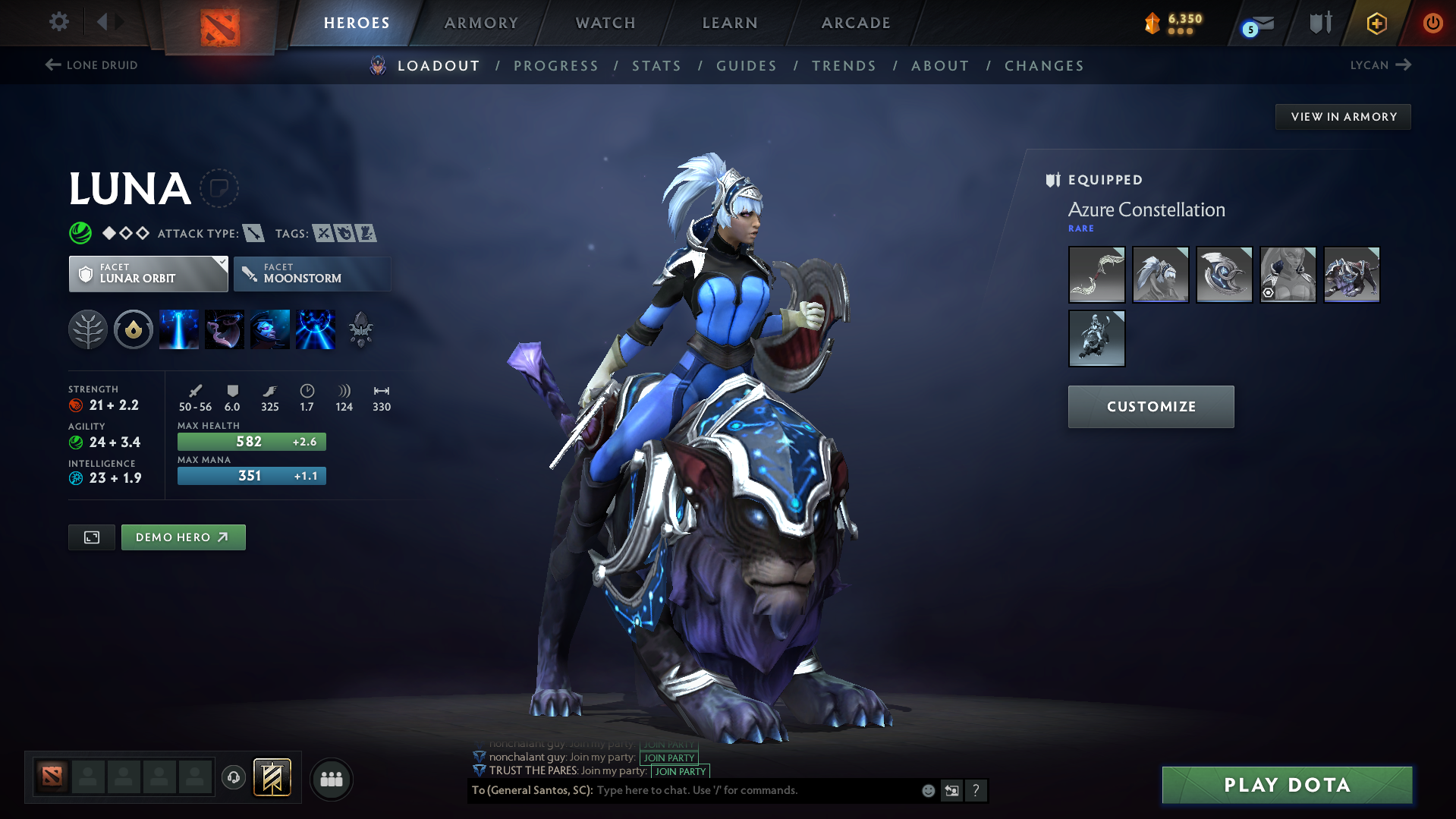Click the voice chat headset icon

pos(233,778)
